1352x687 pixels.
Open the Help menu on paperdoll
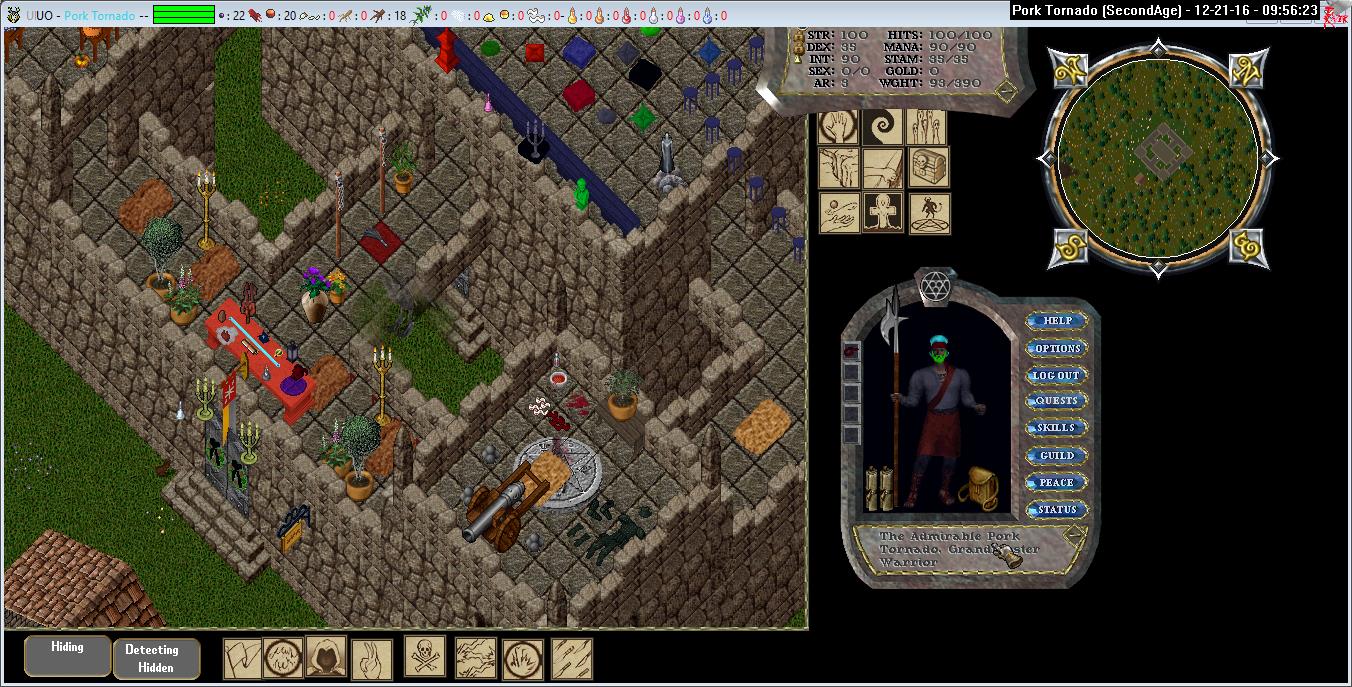tap(1057, 321)
